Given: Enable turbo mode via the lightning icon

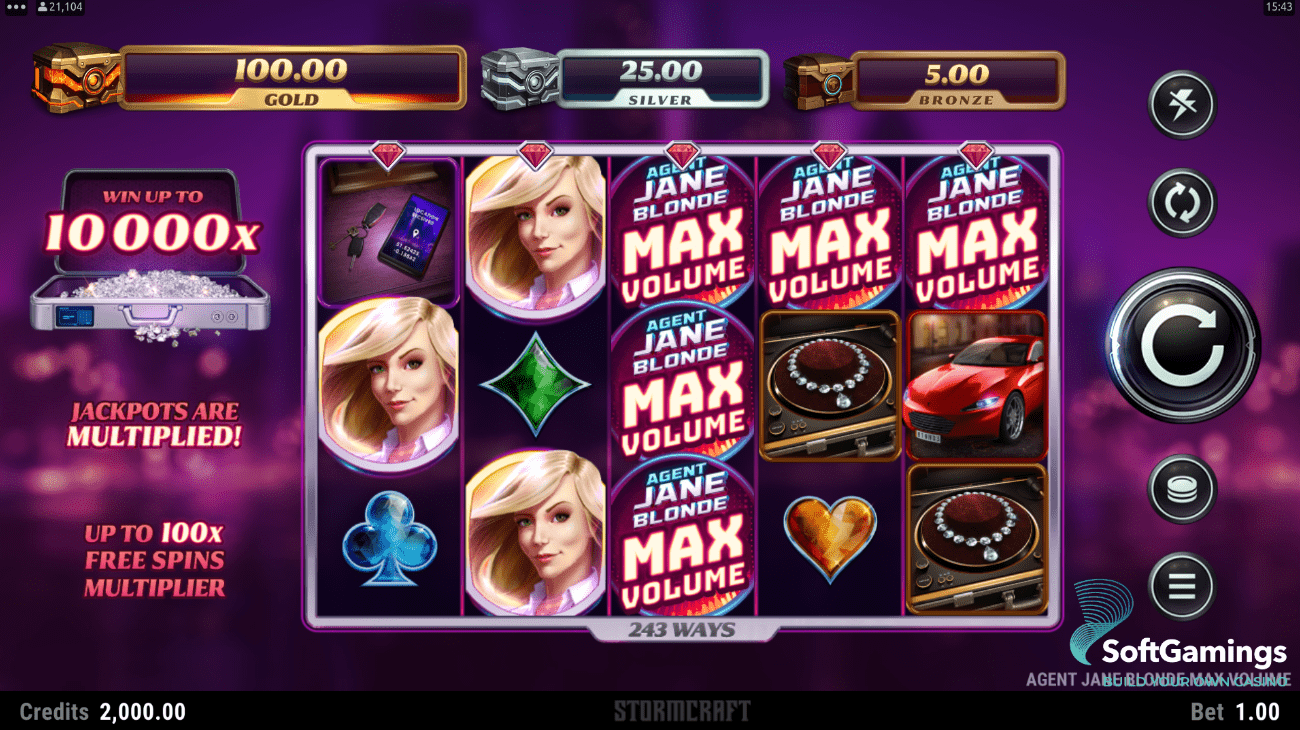Looking at the screenshot, I should (x=1181, y=105).
